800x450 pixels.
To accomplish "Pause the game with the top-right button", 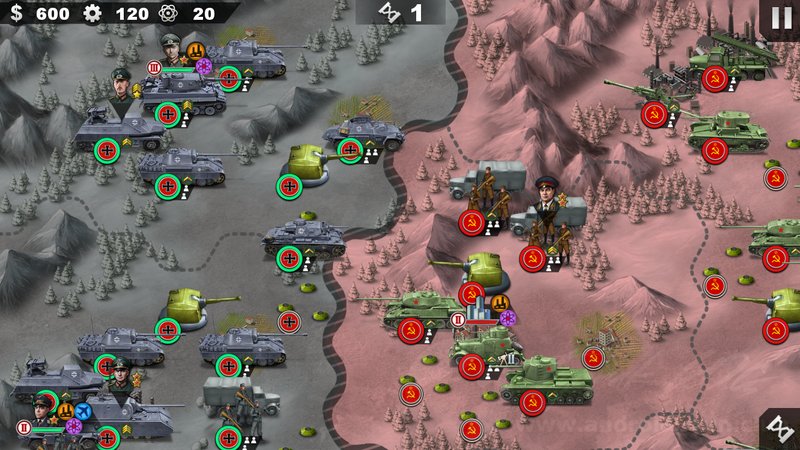I will pyautogui.click(x=780, y=18).
